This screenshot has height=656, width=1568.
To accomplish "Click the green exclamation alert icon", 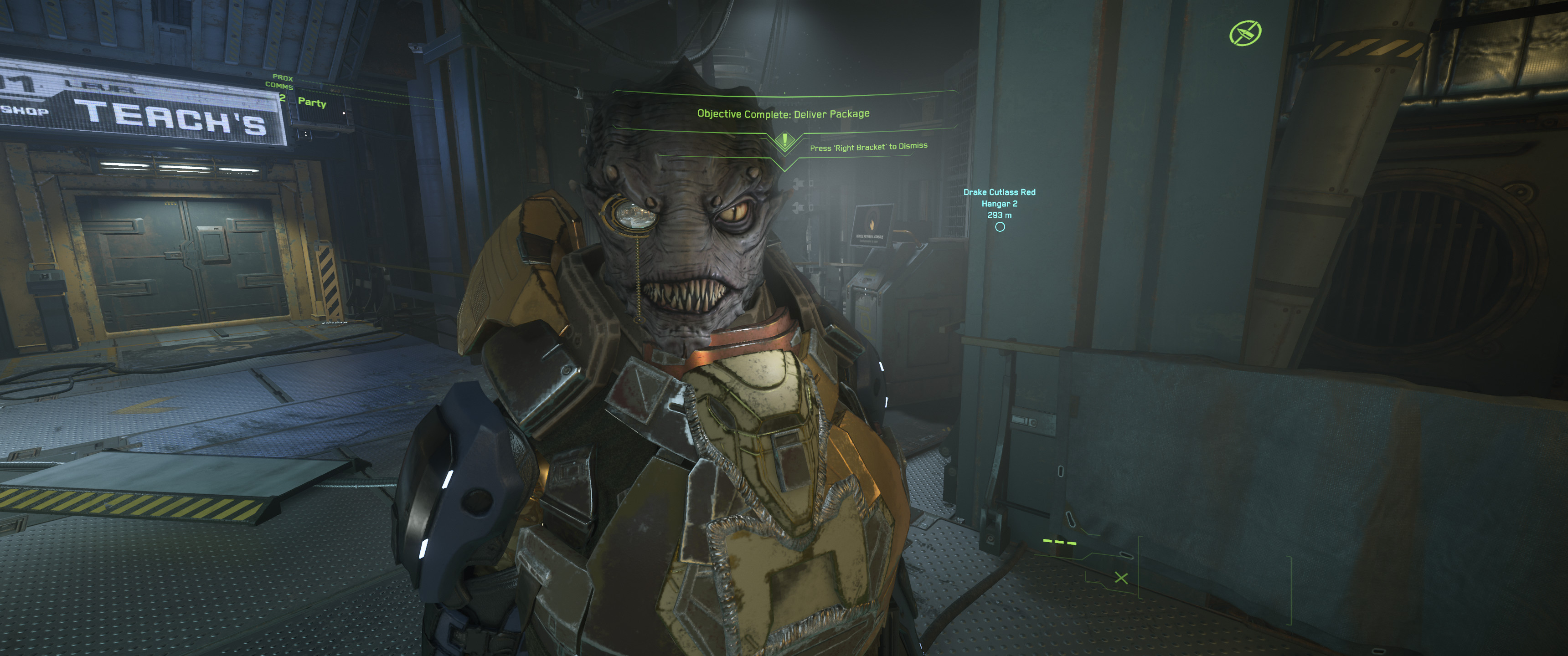I will click(x=784, y=141).
